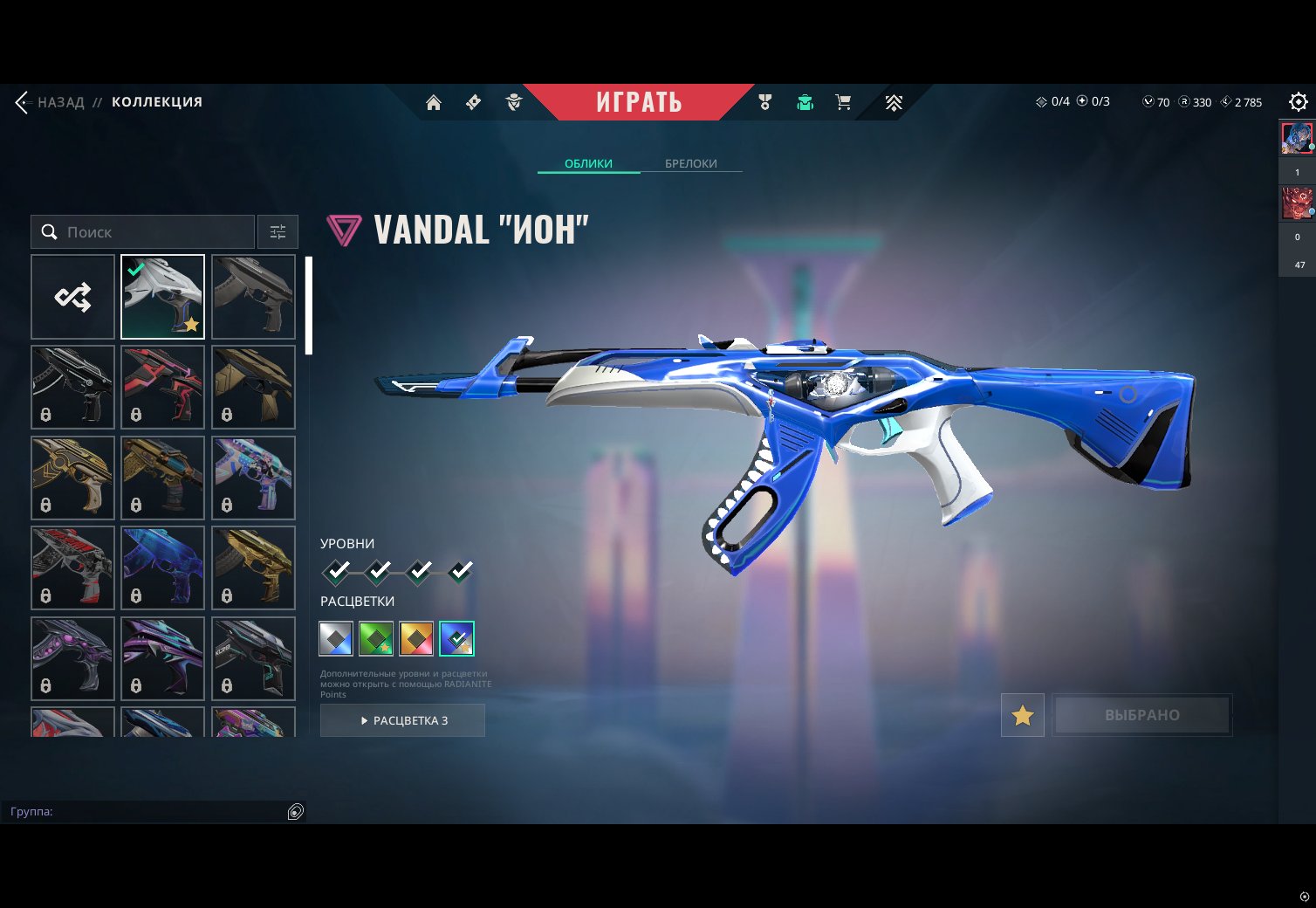
Task: Select the default dark Vandal thumbnail
Action: [253, 297]
